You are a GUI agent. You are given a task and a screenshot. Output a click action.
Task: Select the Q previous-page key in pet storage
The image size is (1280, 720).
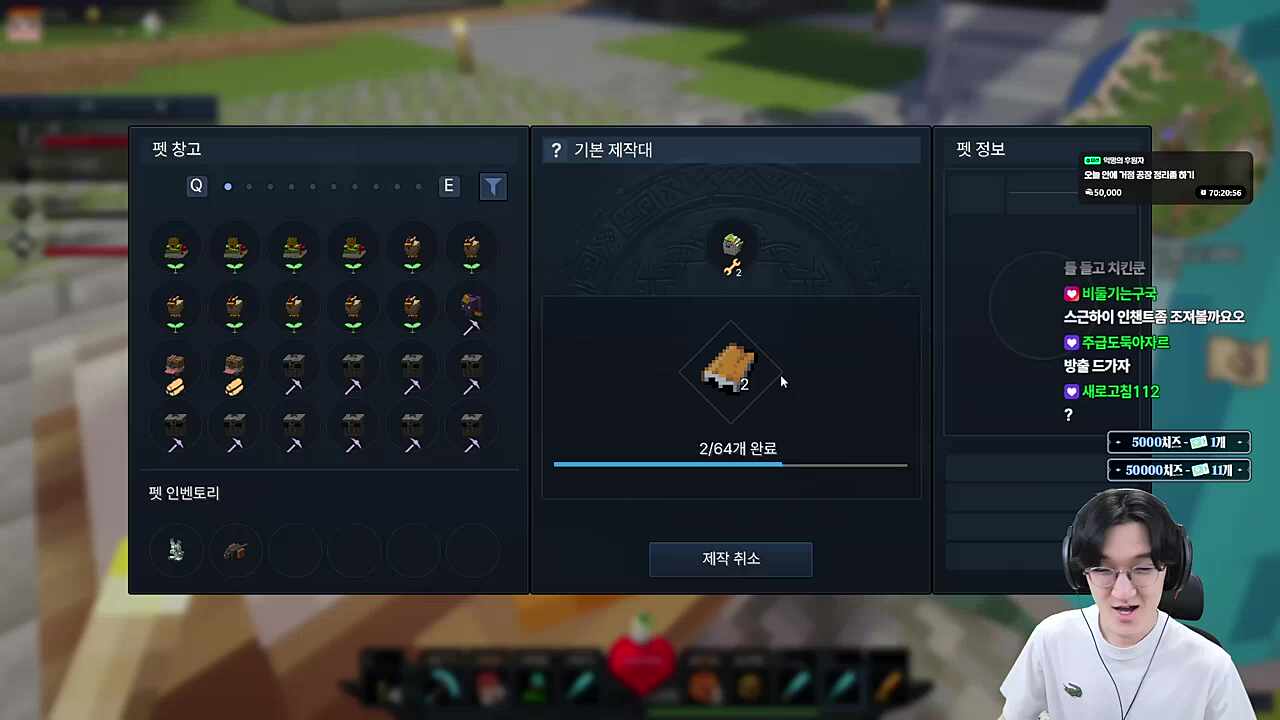pyautogui.click(x=196, y=186)
